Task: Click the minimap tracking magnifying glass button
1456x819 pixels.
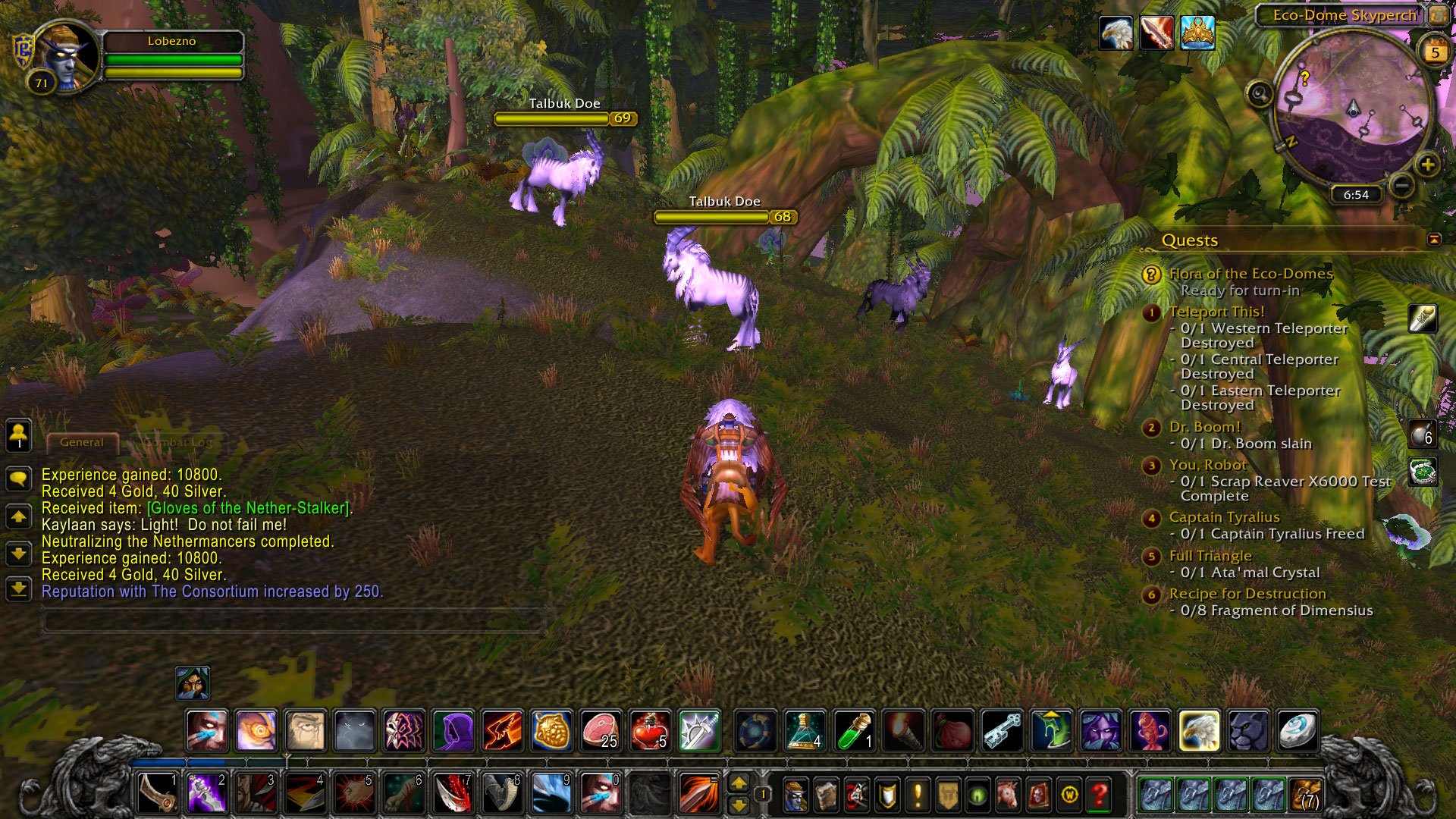Action: point(1260,94)
